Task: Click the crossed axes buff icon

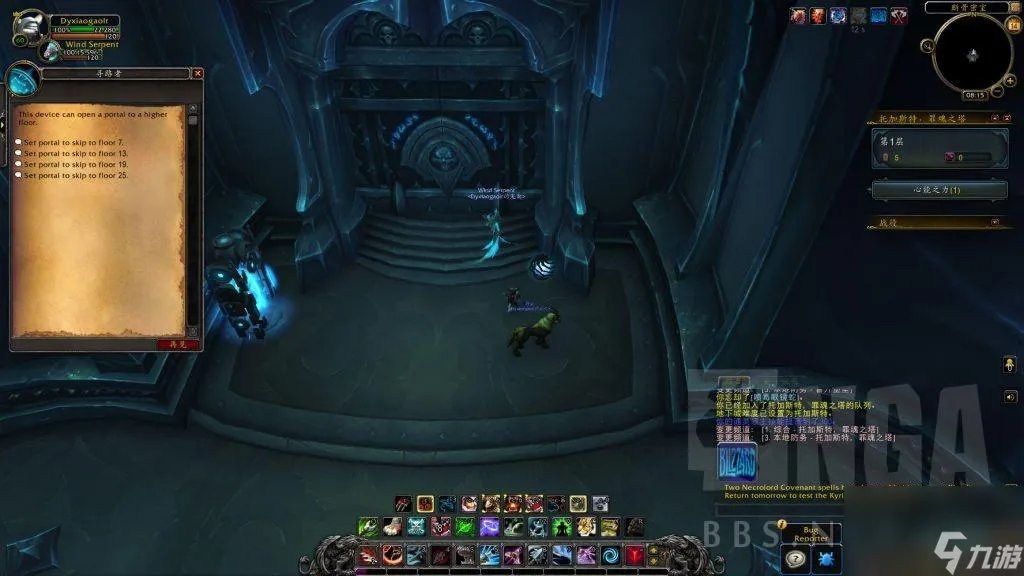Action: [900, 15]
